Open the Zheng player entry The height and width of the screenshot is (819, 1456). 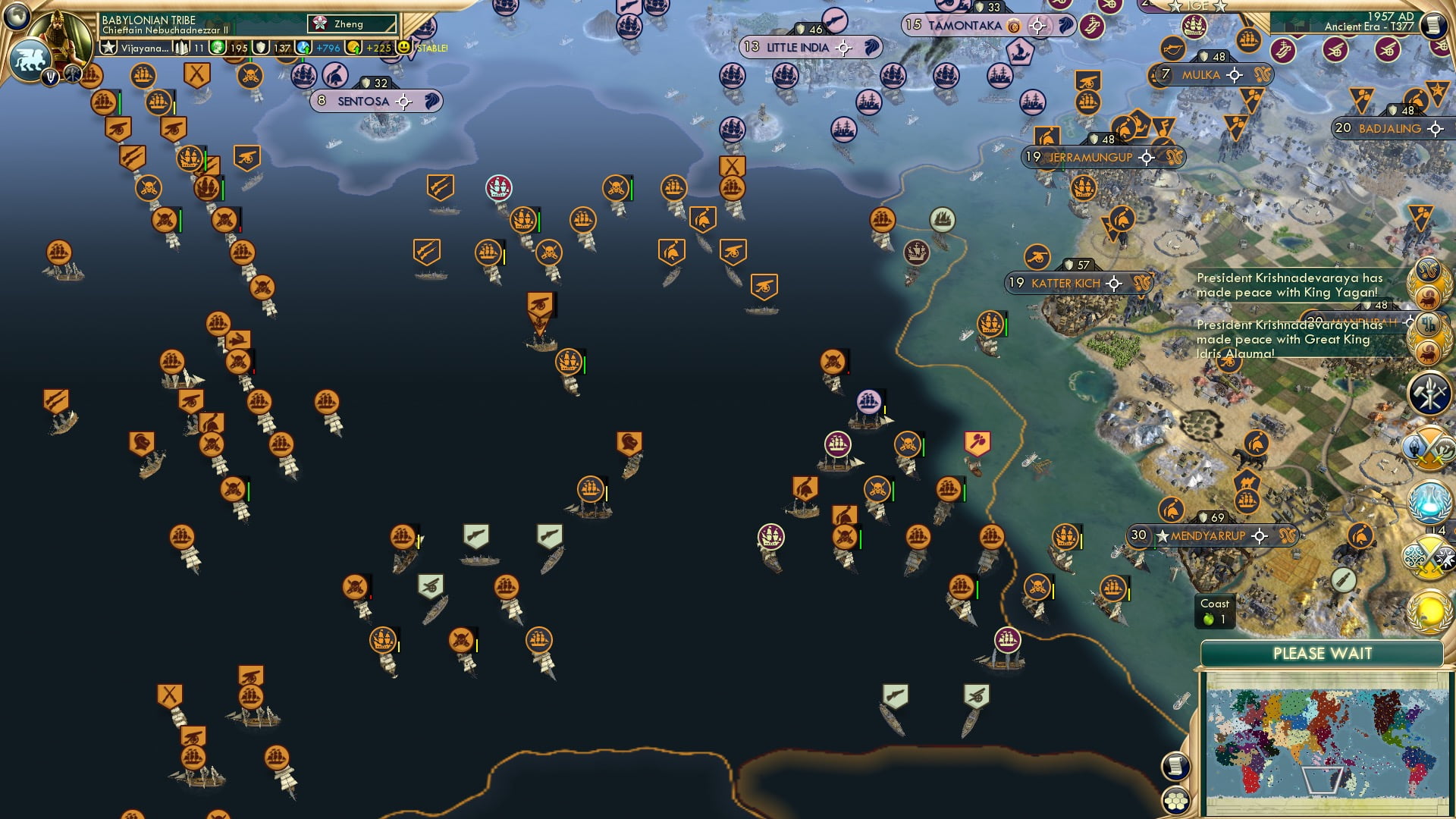coord(351,24)
